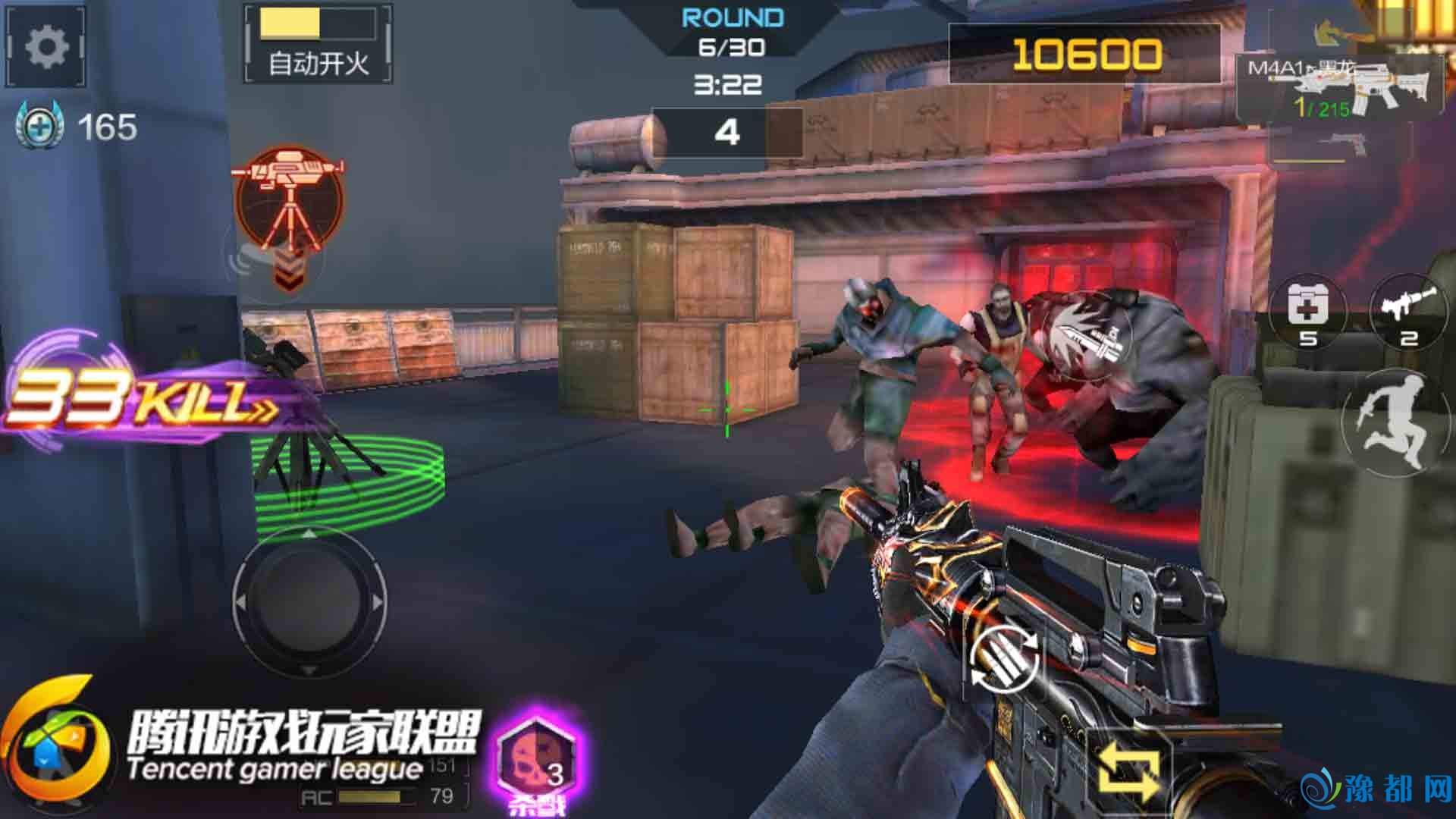
Task: Swap weapons with the yellow arrows button
Action: point(1129,770)
